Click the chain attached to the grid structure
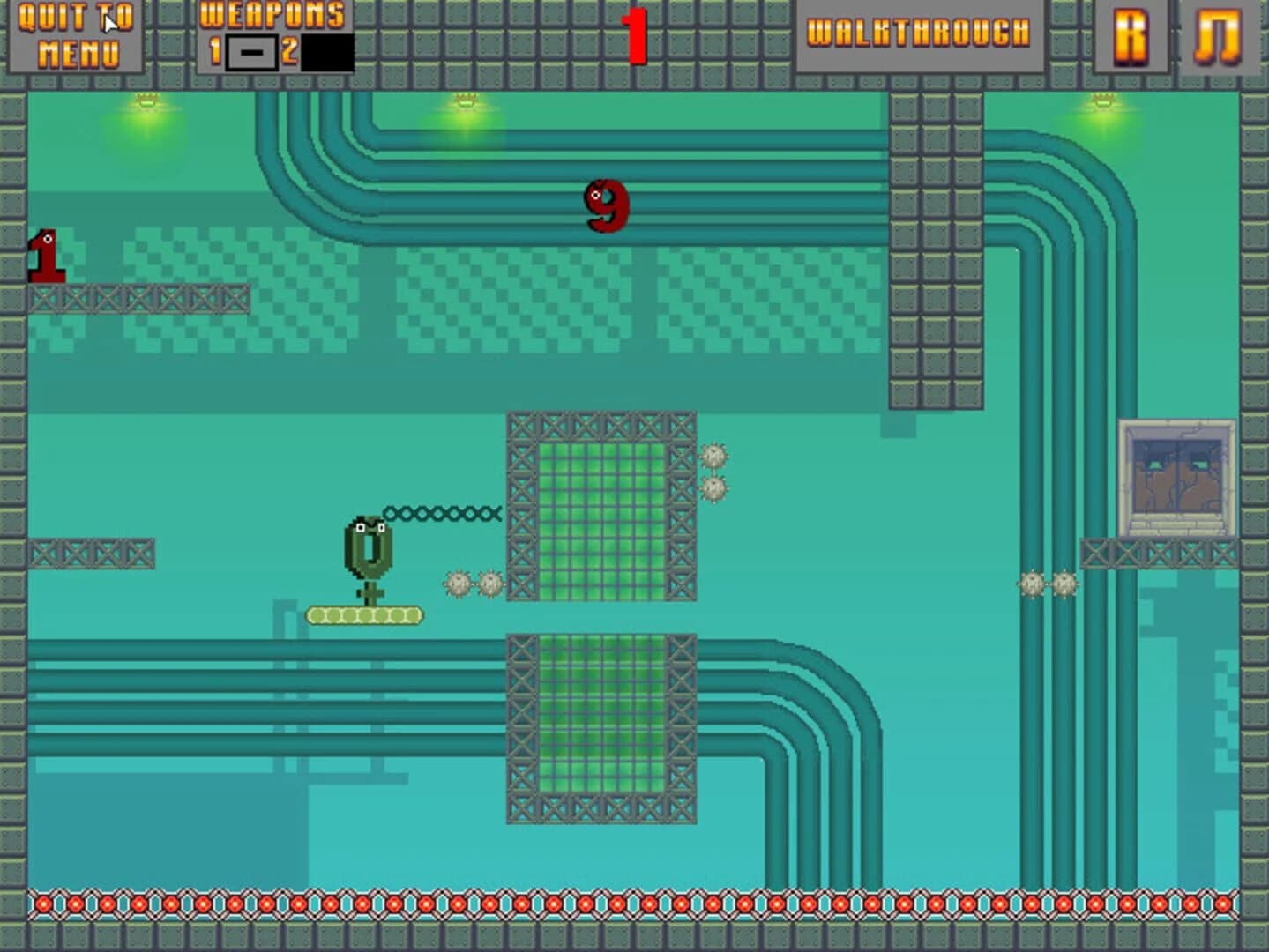This screenshot has height=952, width=1269. click(x=441, y=514)
